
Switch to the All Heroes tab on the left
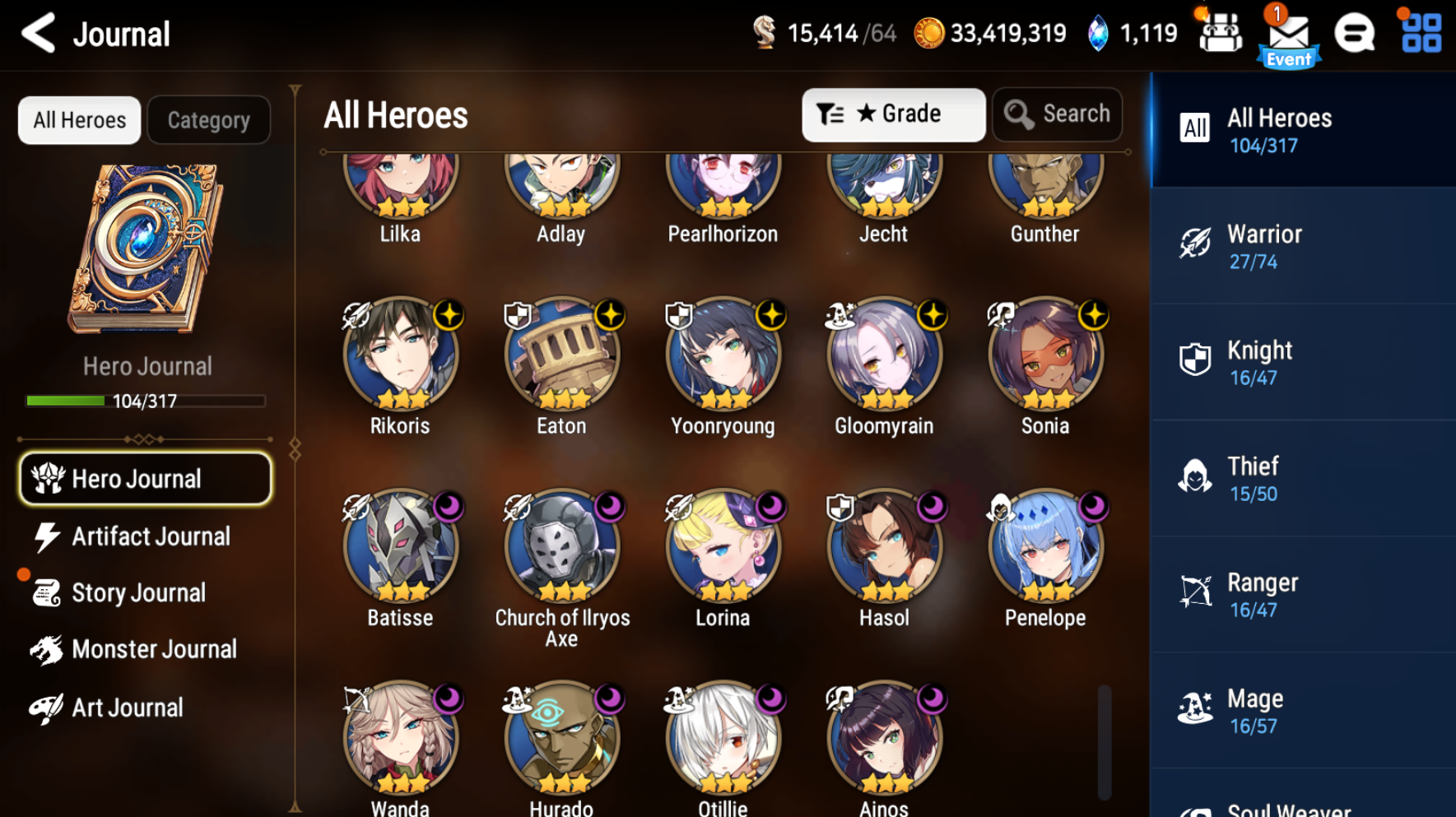click(79, 120)
